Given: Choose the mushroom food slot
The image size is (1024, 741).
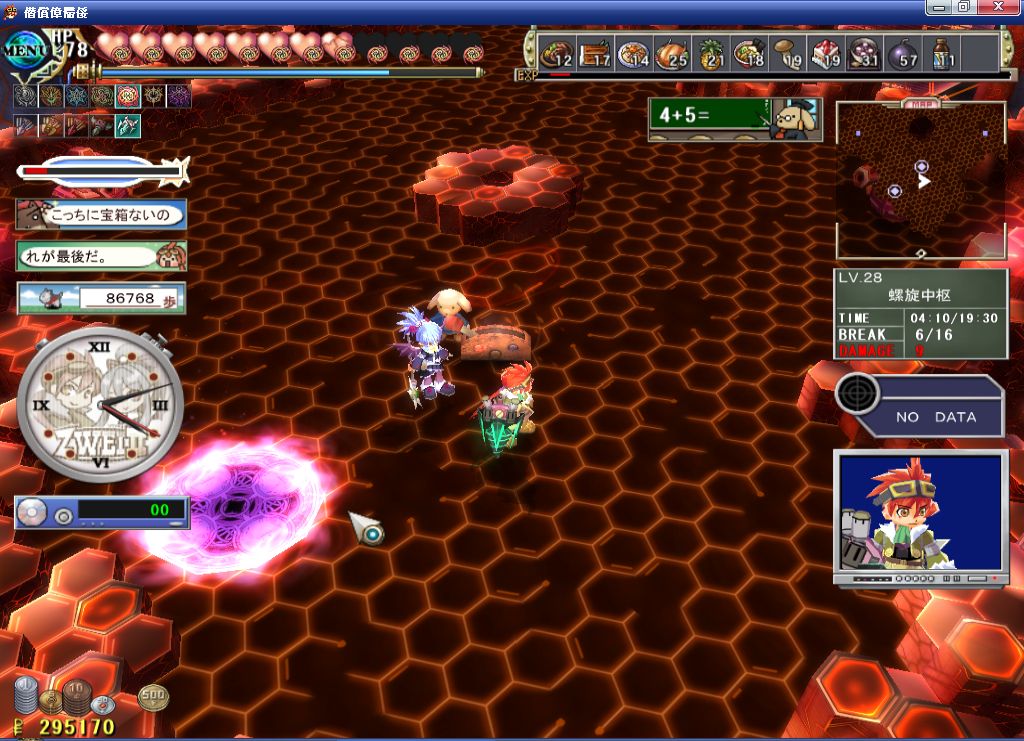Looking at the screenshot, I should pos(785,53).
